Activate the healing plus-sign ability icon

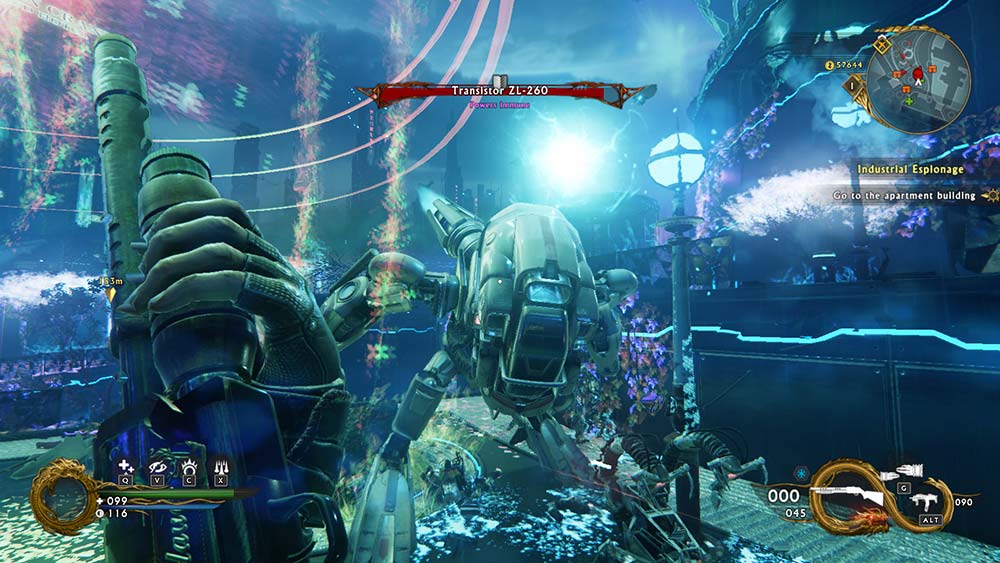click(125, 466)
